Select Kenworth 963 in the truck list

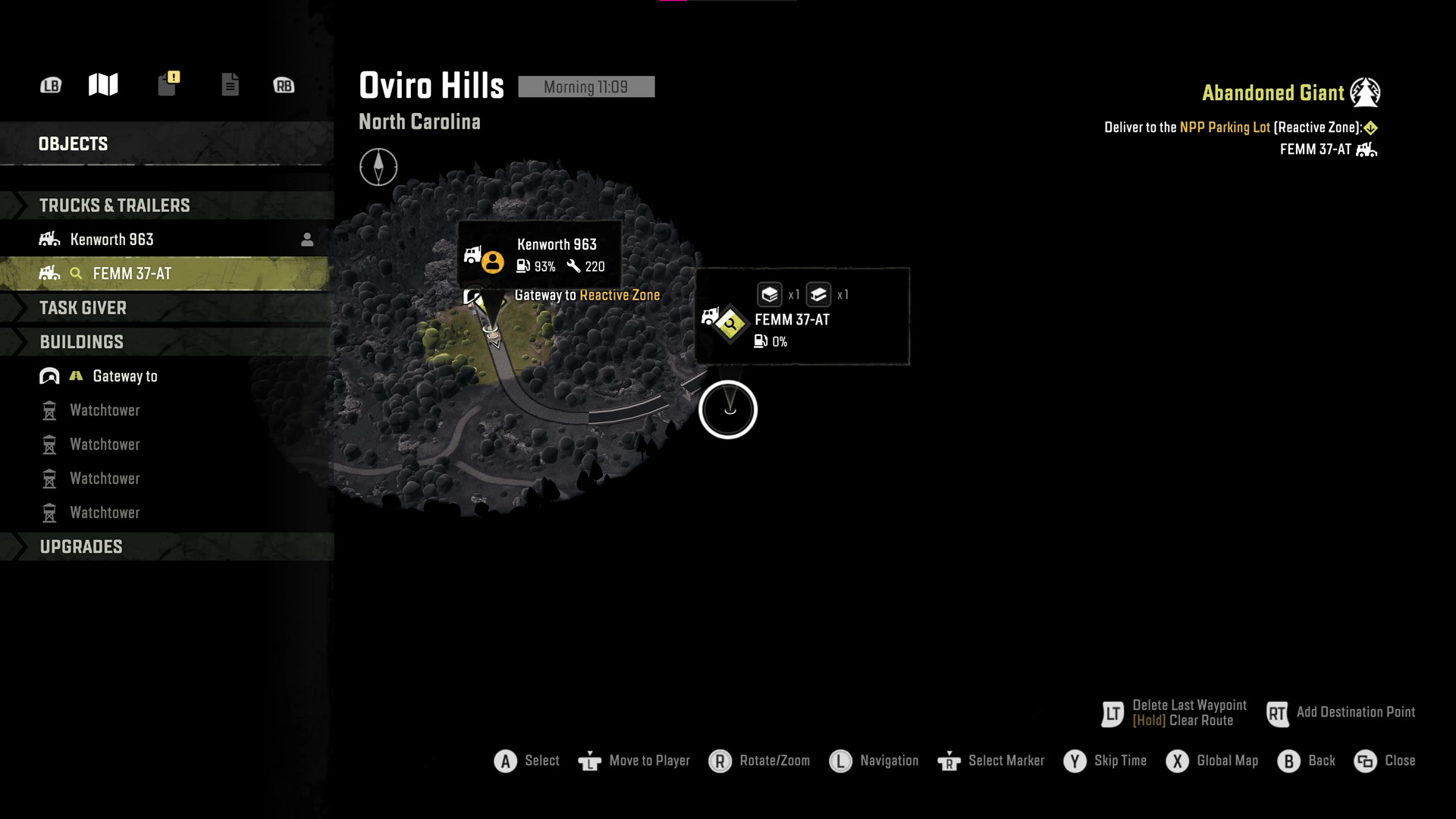point(111,240)
